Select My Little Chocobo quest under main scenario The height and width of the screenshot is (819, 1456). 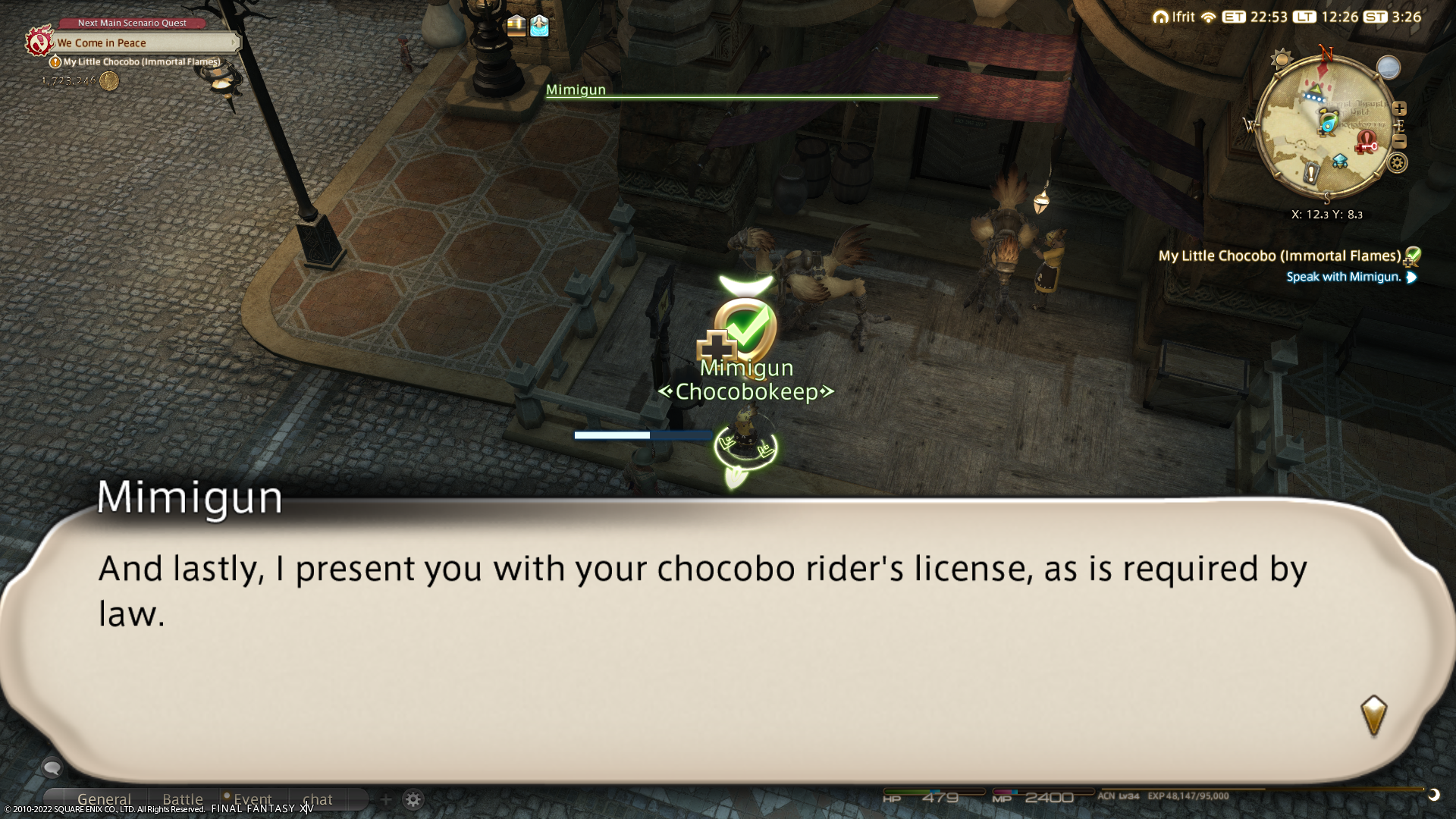[141, 62]
